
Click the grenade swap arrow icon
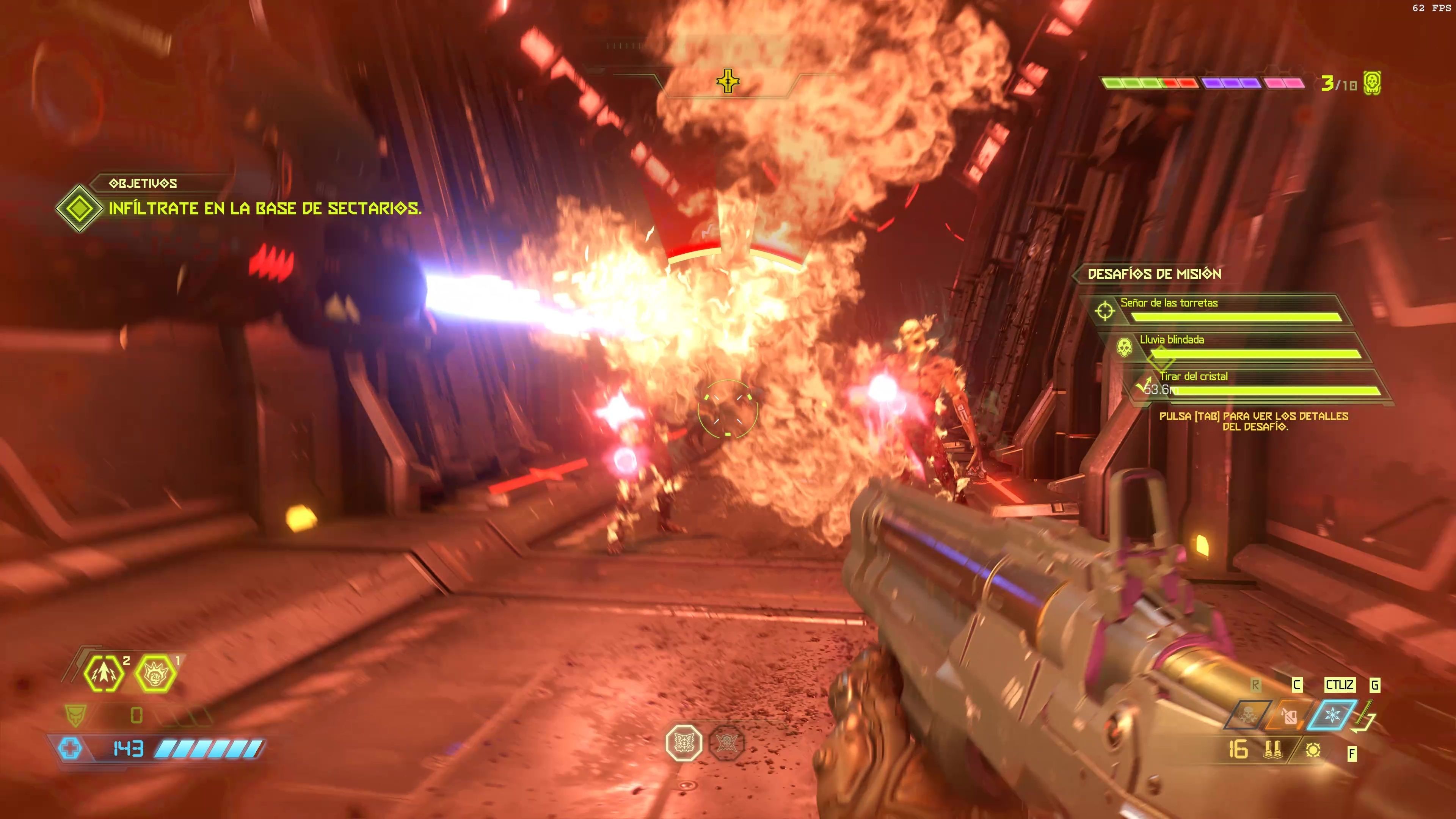(x=1365, y=718)
